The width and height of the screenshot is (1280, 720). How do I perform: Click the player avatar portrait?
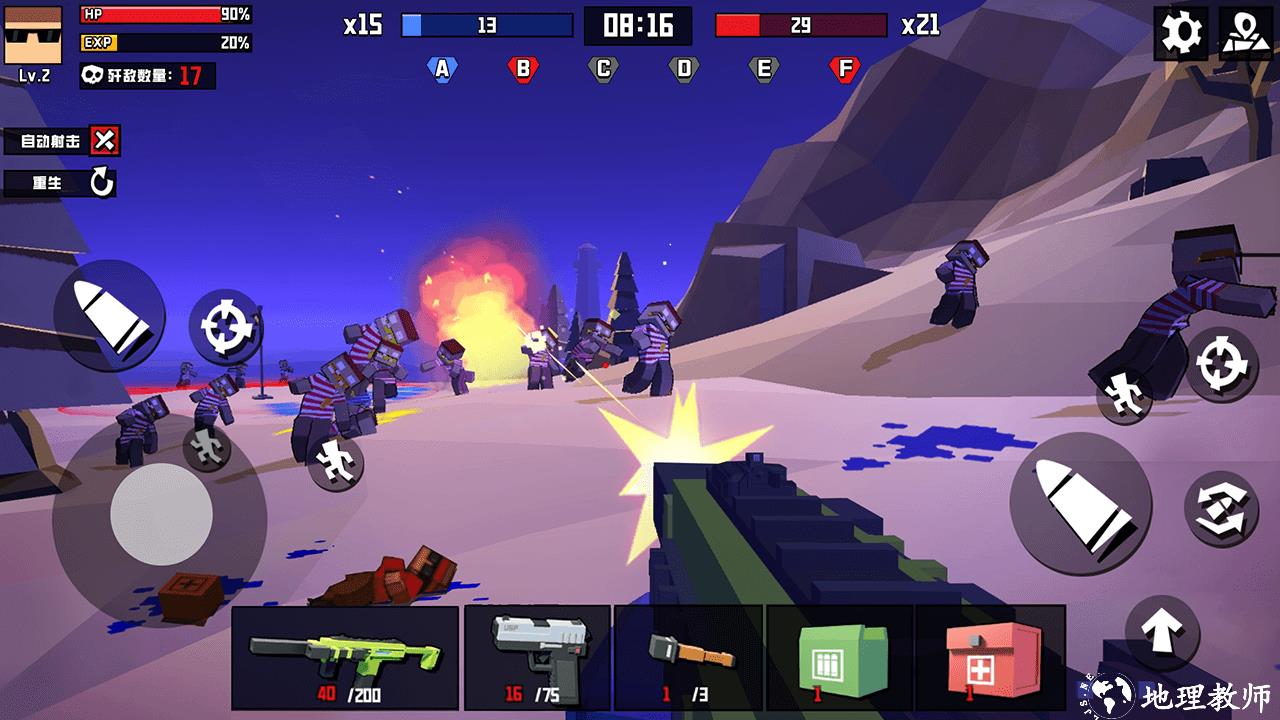33,35
